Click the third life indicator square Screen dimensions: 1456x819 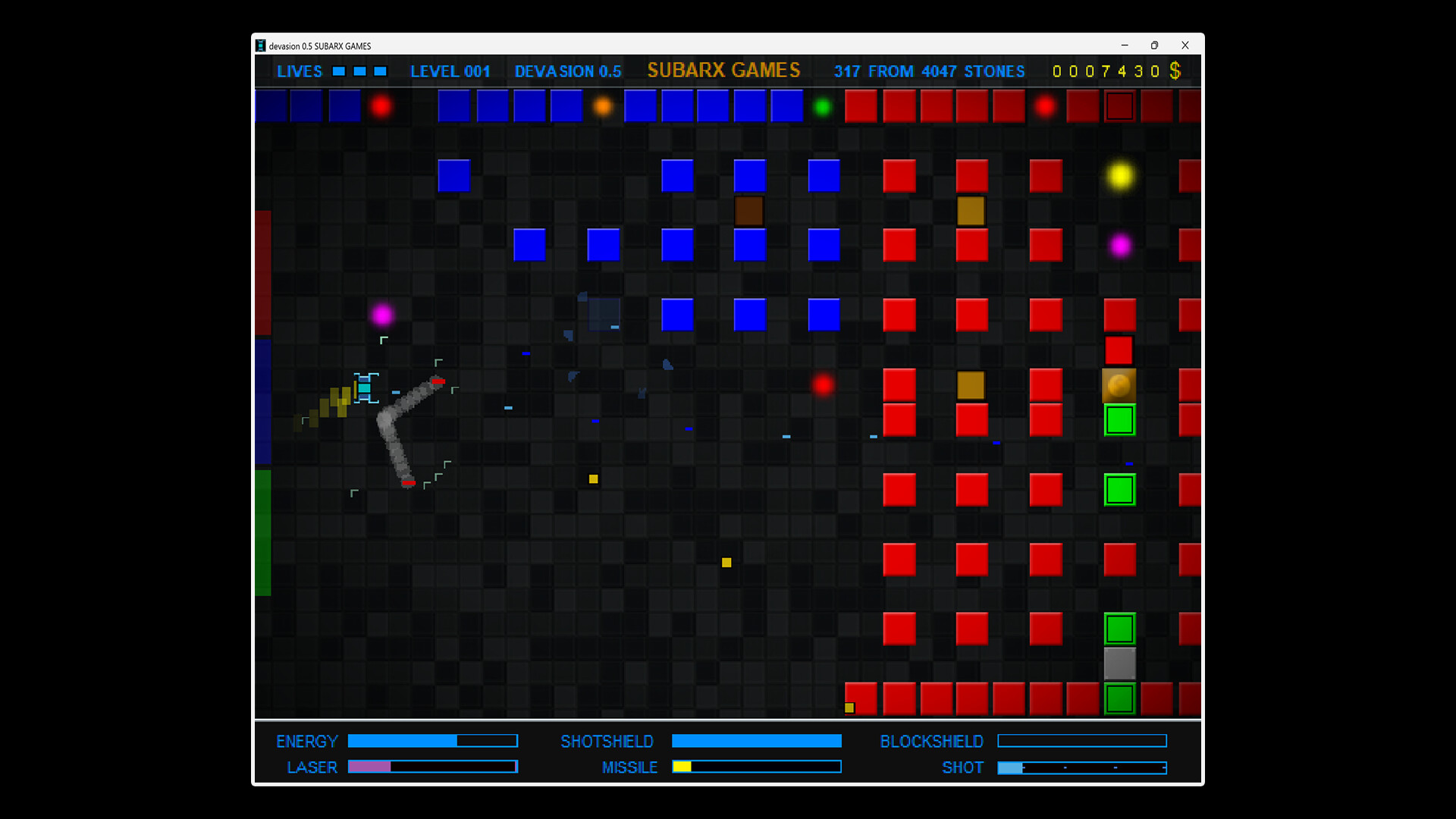click(x=380, y=71)
